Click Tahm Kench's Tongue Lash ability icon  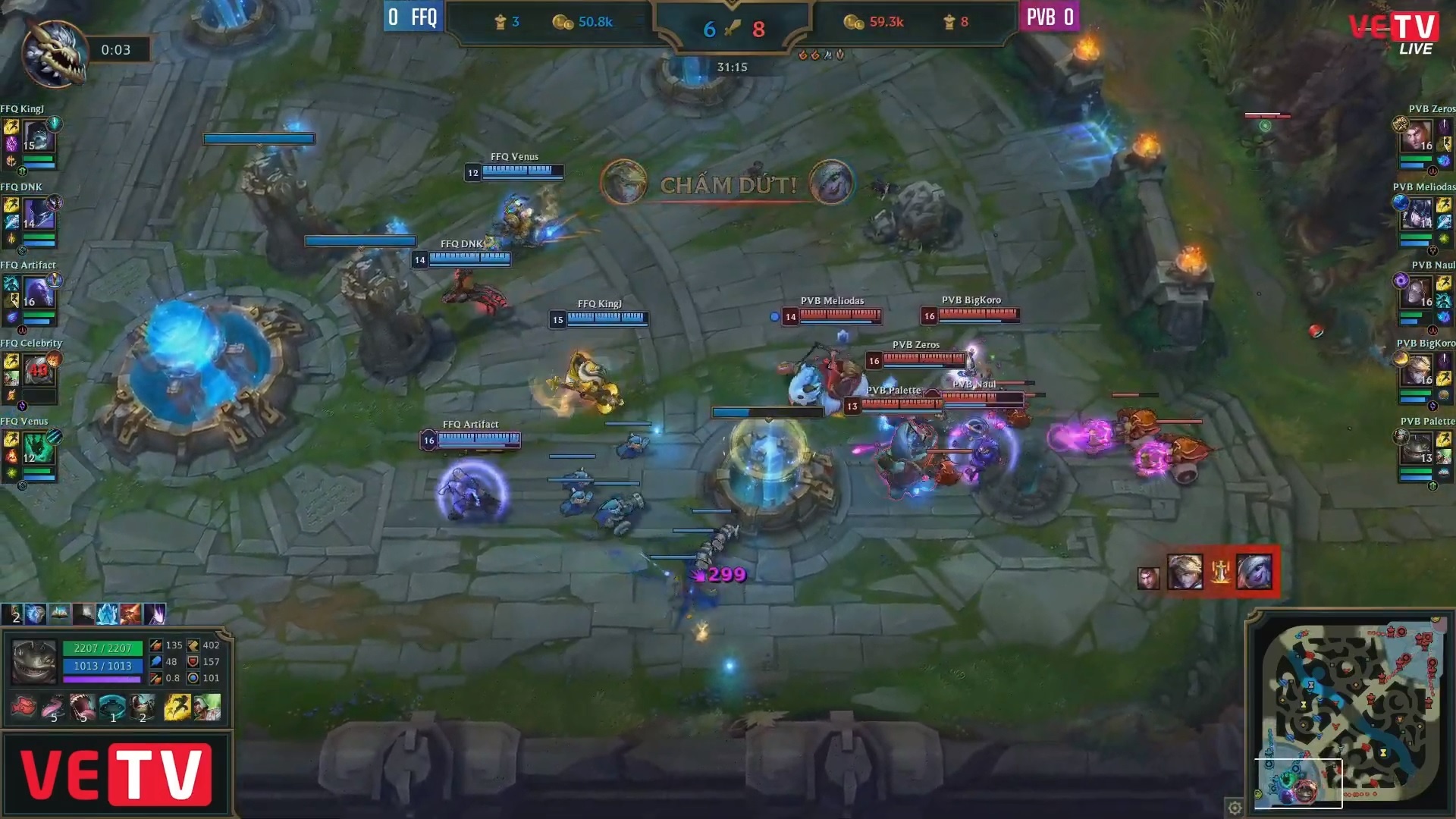pos(53,708)
